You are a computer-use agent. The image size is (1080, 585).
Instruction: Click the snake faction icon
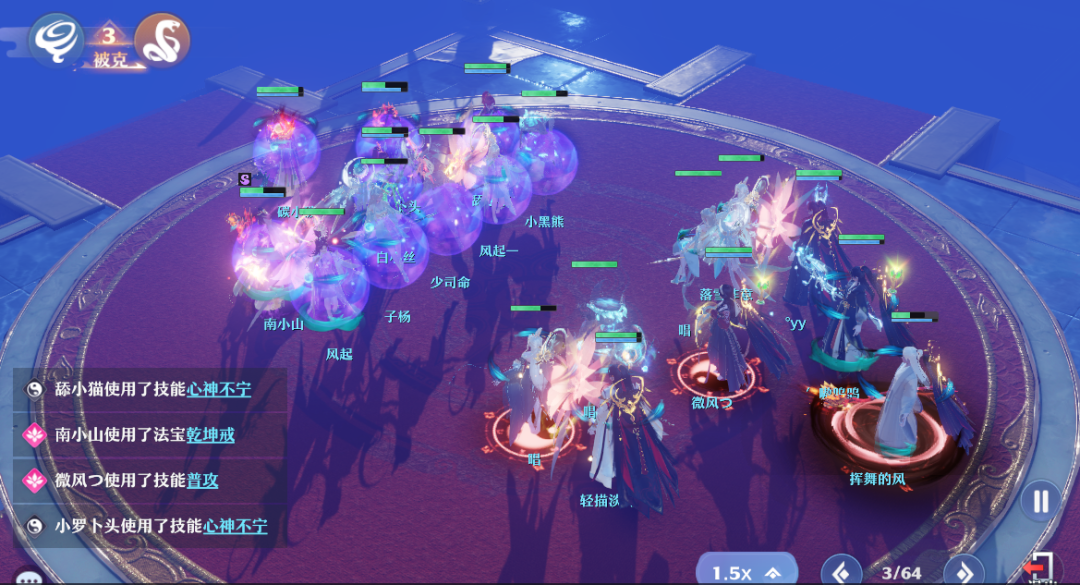coord(162,41)
